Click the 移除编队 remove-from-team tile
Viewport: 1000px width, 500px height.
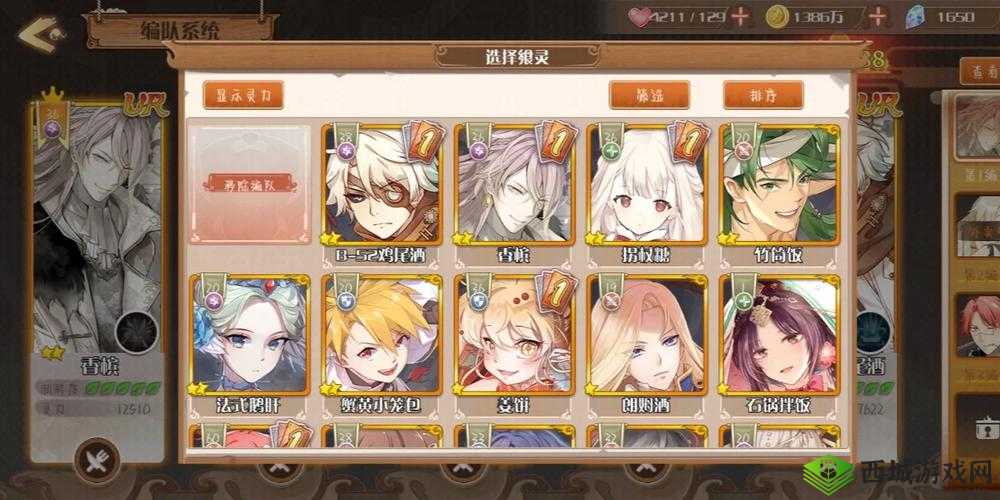click(248, 184)
